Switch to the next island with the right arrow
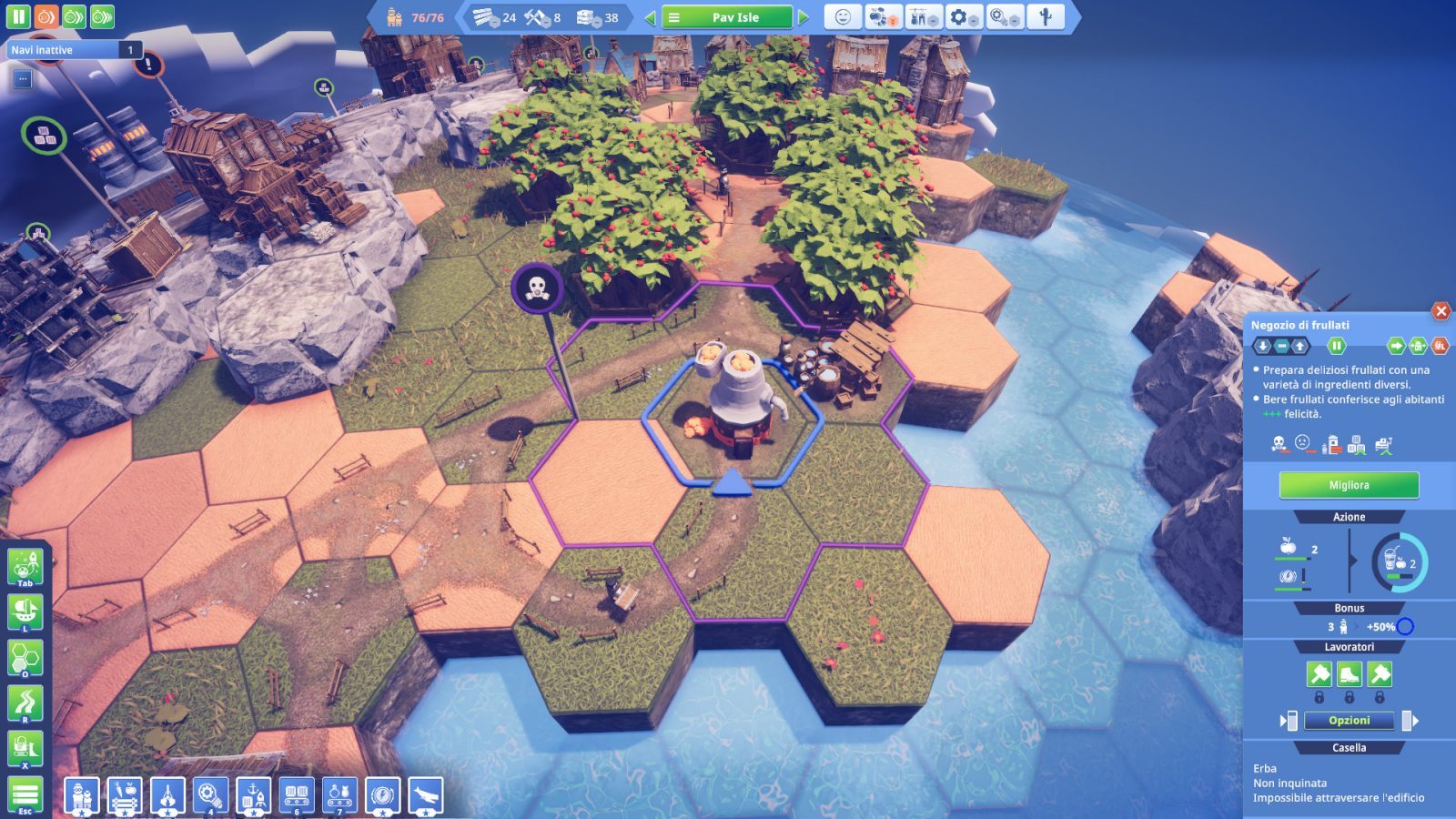Image resolution: width=1456 pixels, height=819 pixels. click(803, 17)
